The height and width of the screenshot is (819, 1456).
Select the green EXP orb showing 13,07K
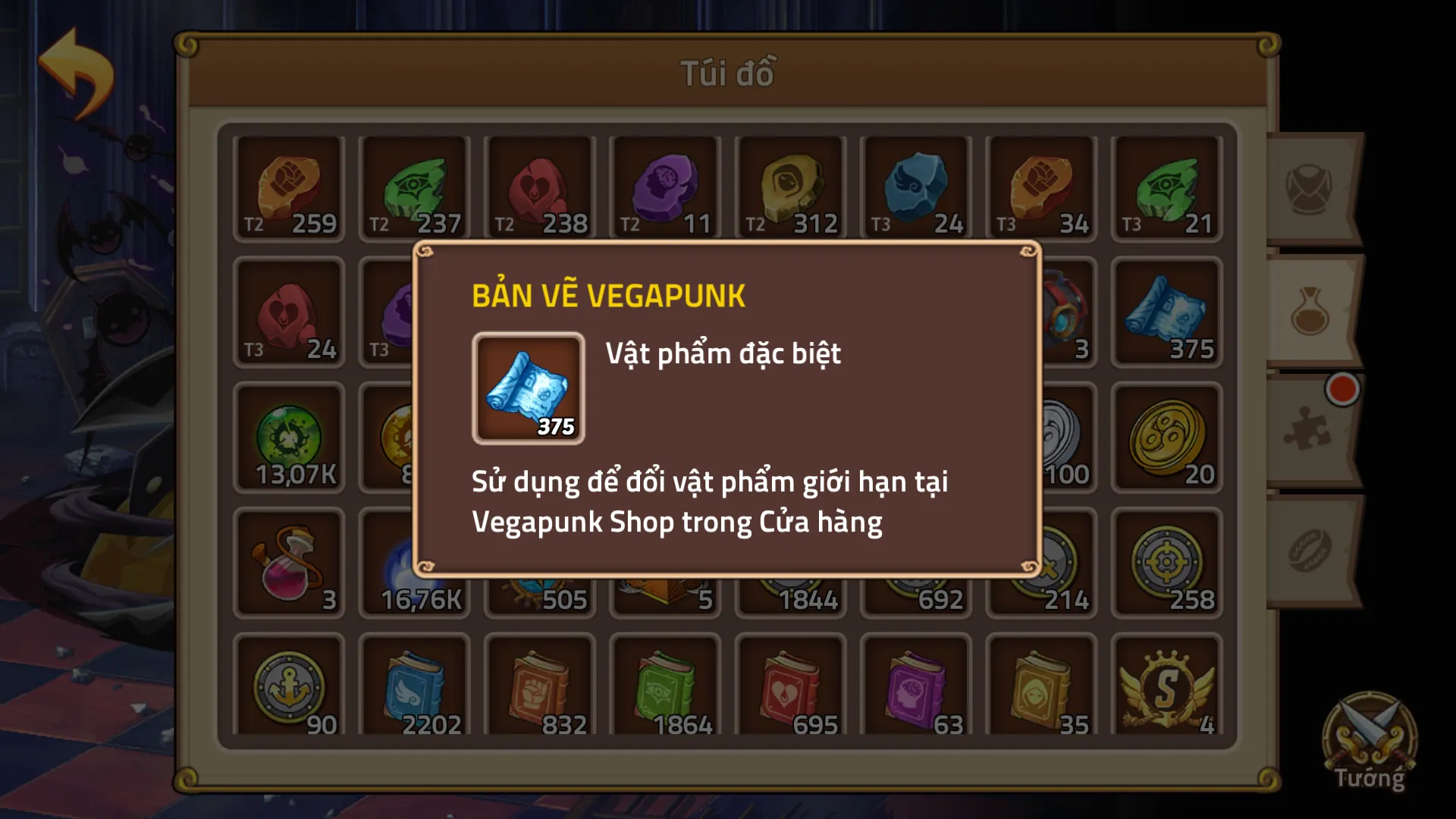[x=289, y=436]
